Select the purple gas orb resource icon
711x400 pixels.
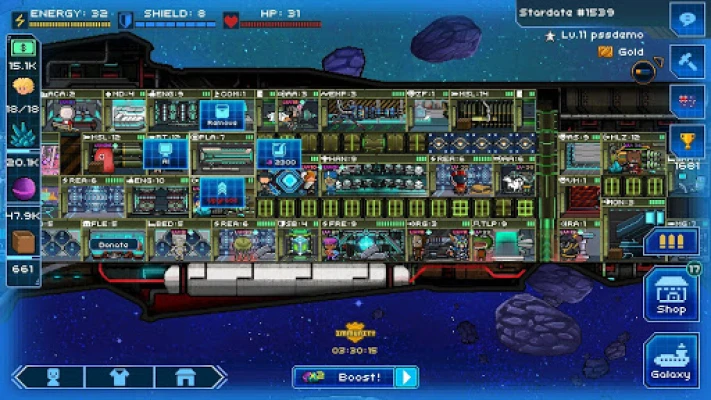(22, 189)
